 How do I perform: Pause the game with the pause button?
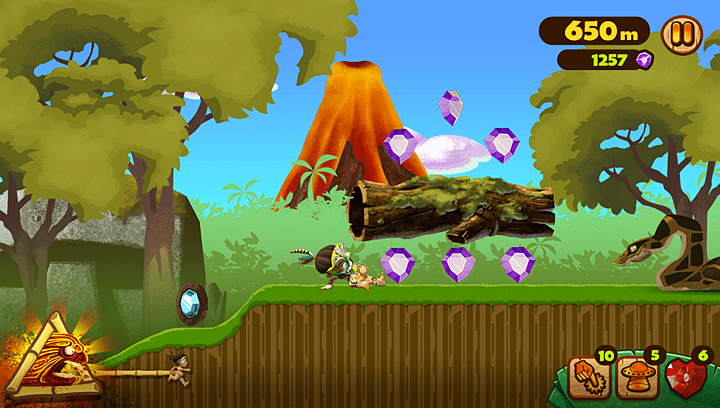click(x=682, y=32)
